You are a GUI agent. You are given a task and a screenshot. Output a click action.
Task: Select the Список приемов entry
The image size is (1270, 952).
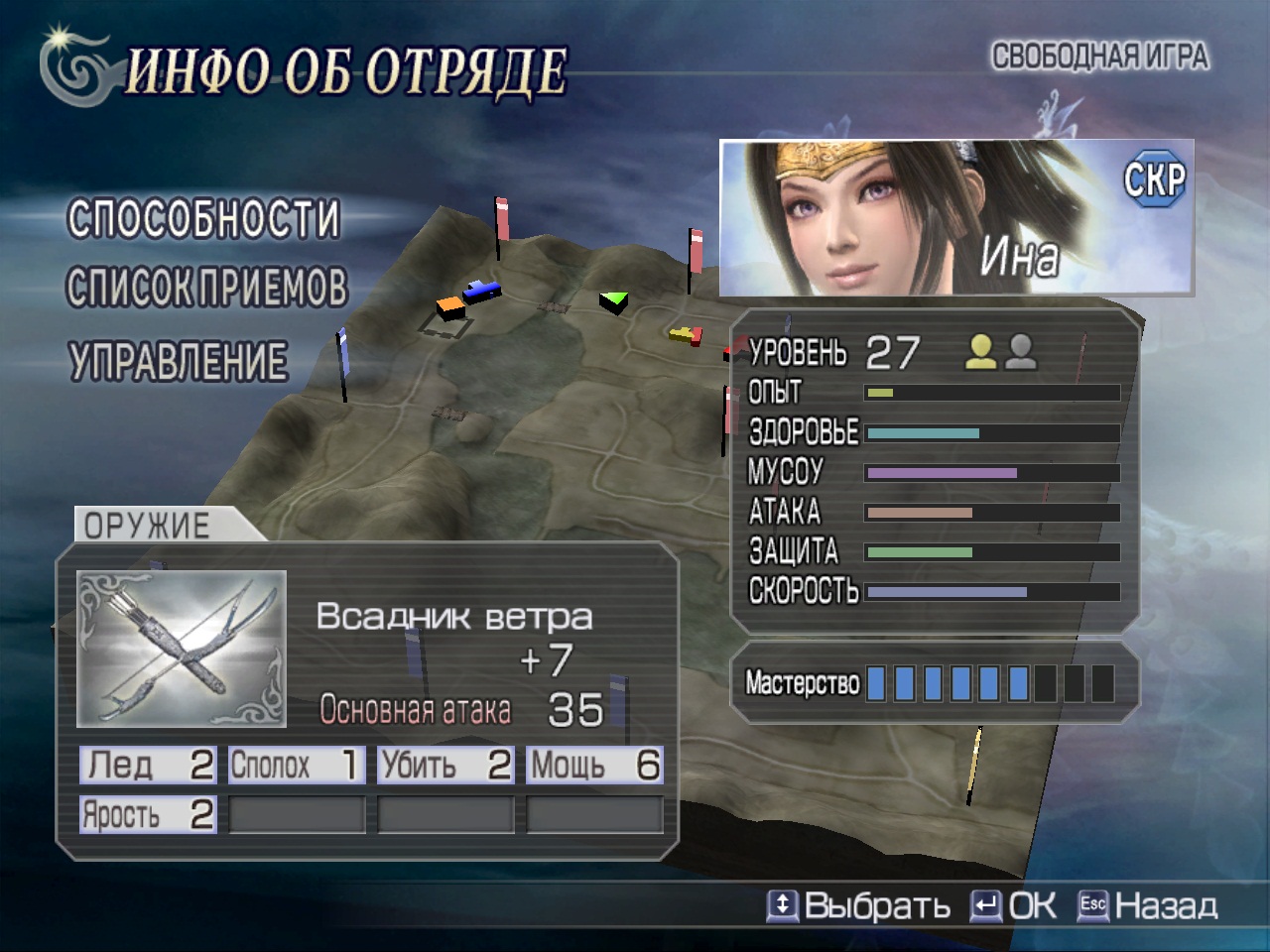coord(207,288)
